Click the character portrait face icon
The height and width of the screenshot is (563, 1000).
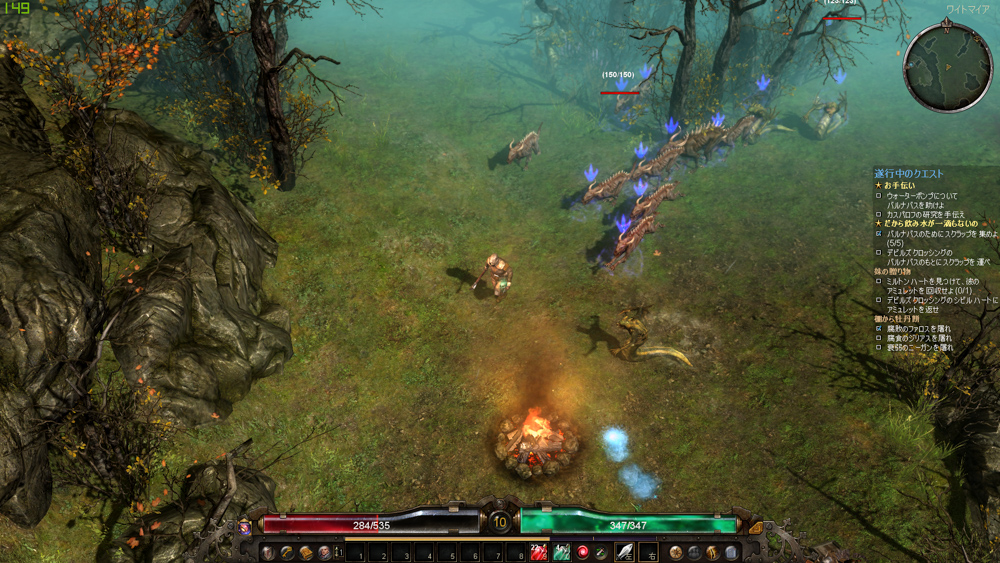(x=324, y=552)
